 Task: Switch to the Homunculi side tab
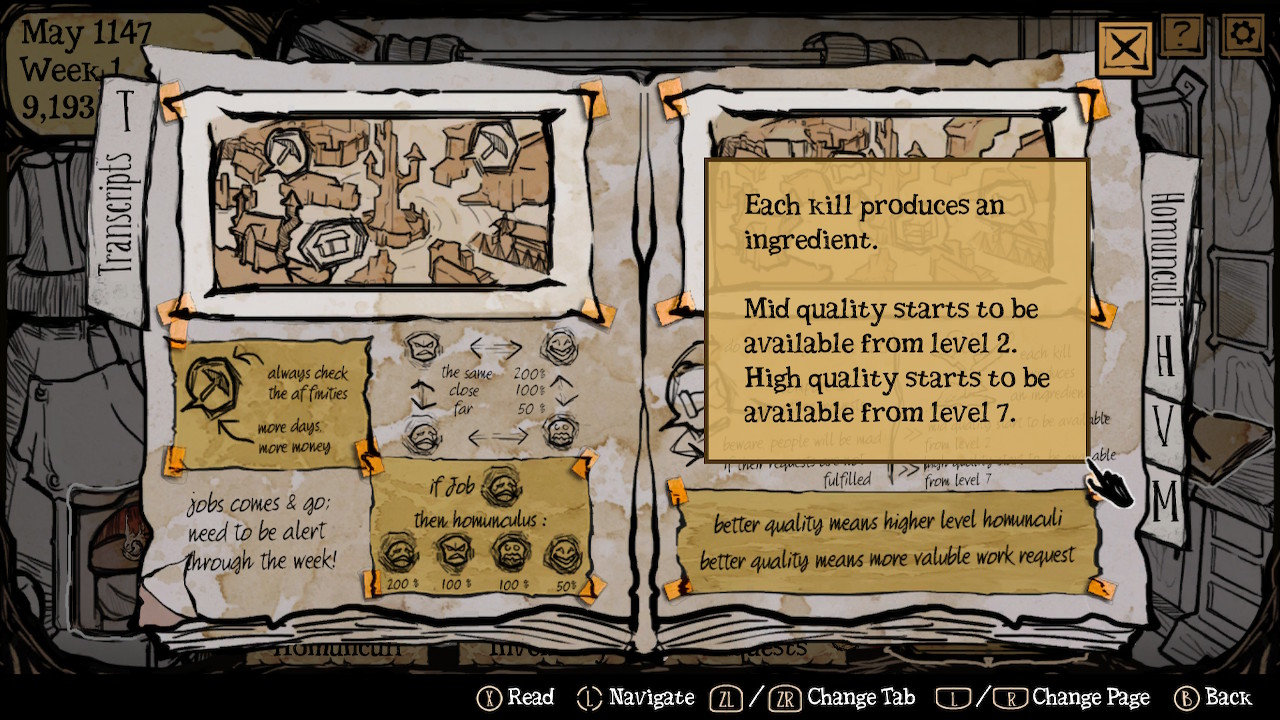pyautogui.click(x=1166, y=250)
